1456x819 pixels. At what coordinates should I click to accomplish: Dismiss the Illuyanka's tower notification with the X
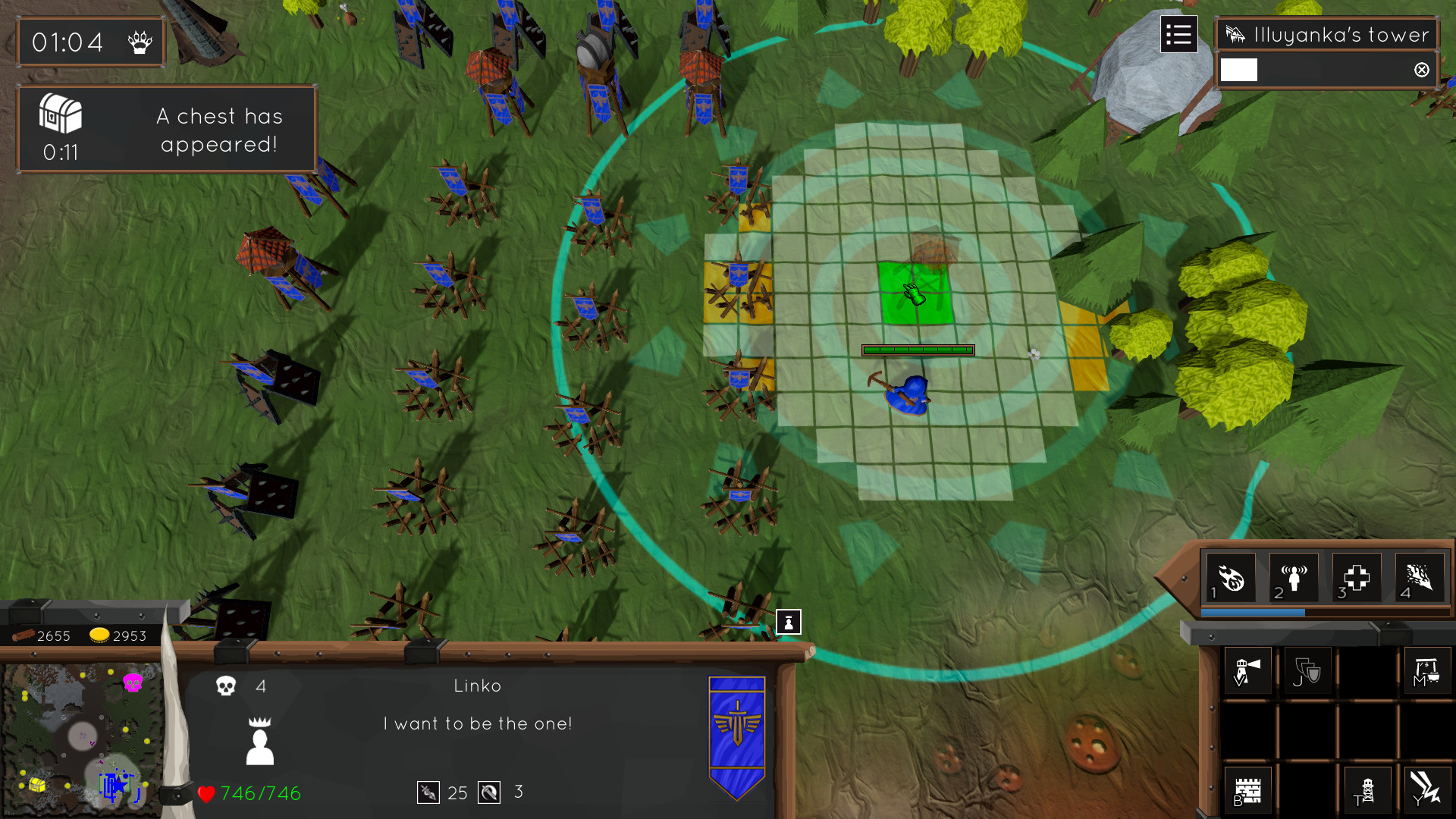coord(1421,70)
